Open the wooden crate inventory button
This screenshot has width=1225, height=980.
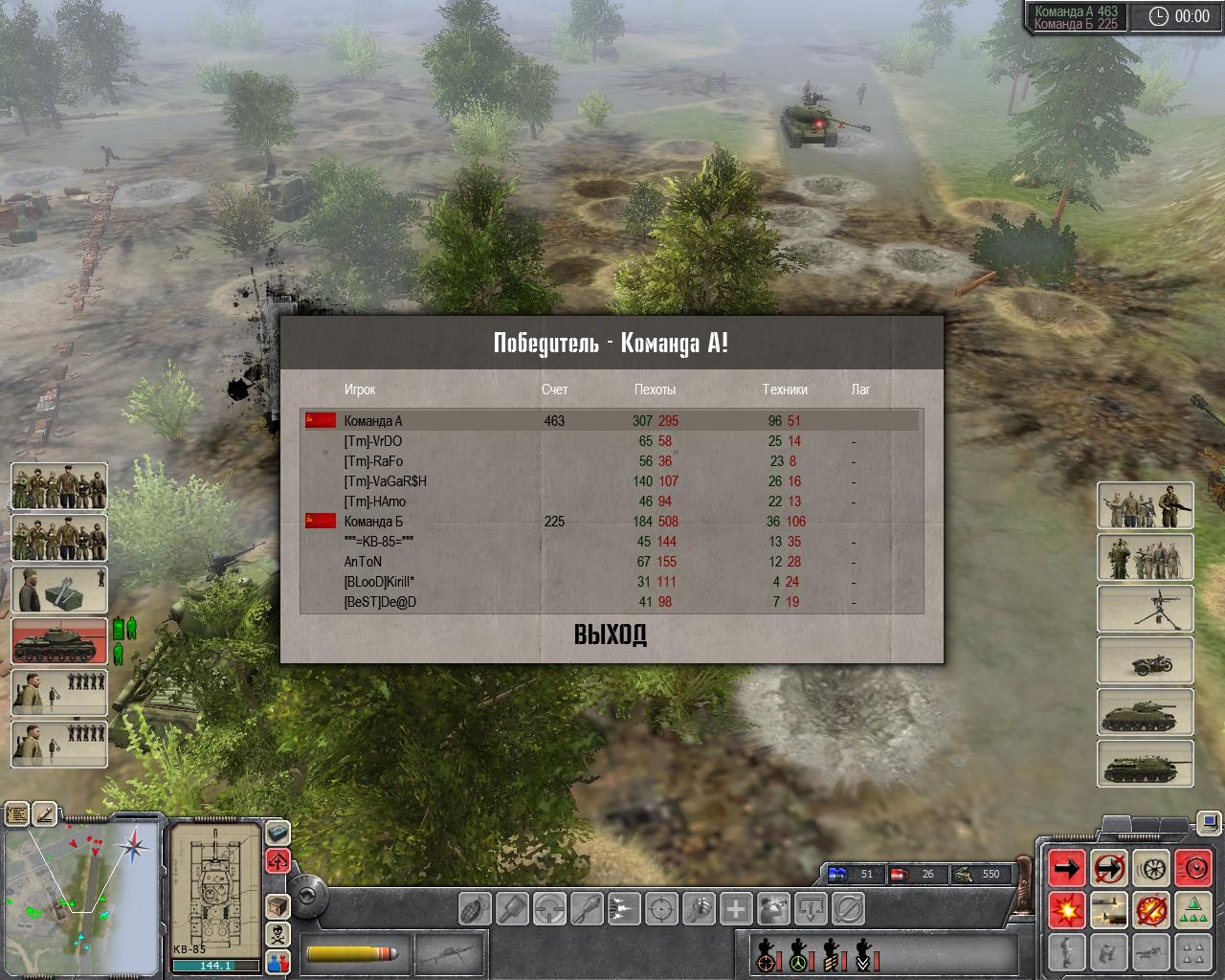tap(278, 905)
